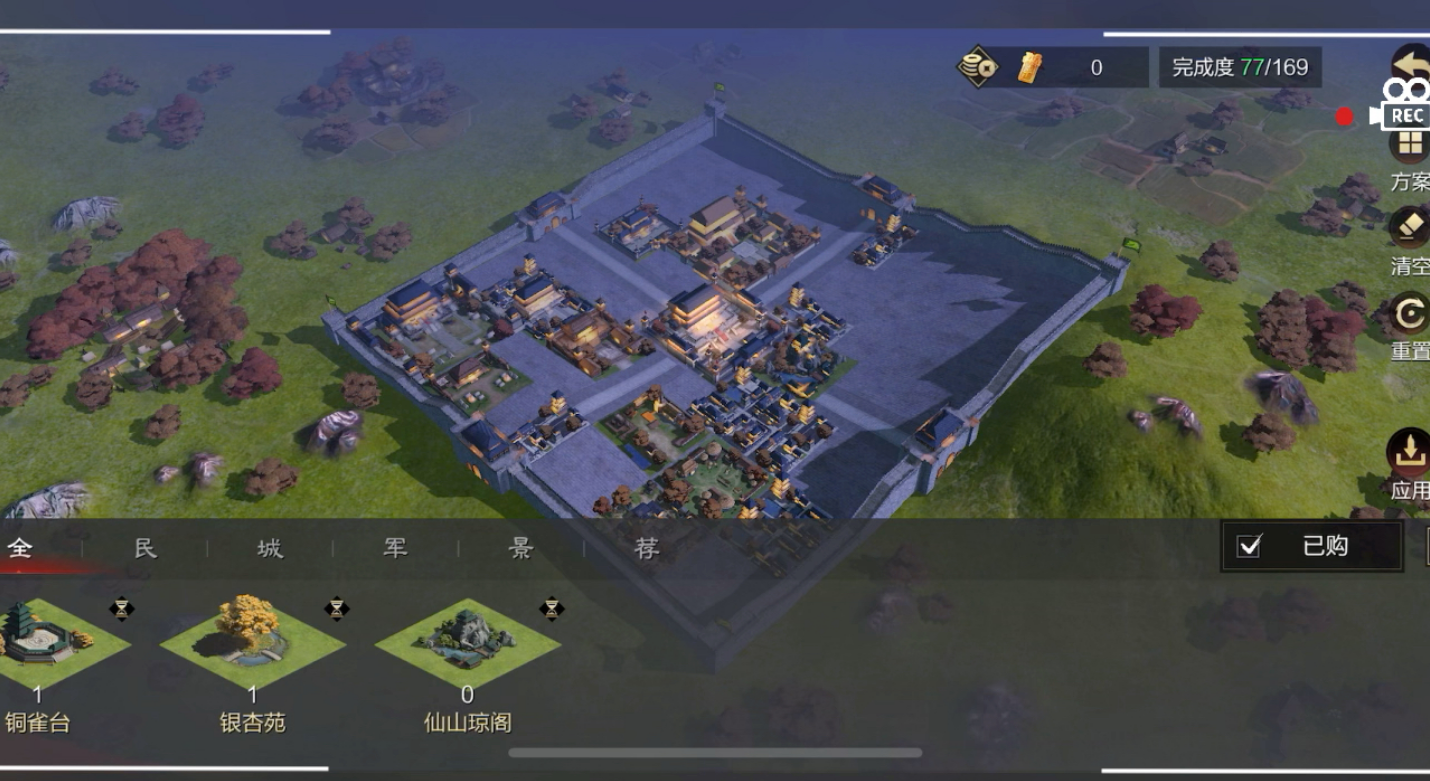Select the 铜雀台 building tile
The width and height of the screenshot is (1430, 781).
[x=40, y=645]
